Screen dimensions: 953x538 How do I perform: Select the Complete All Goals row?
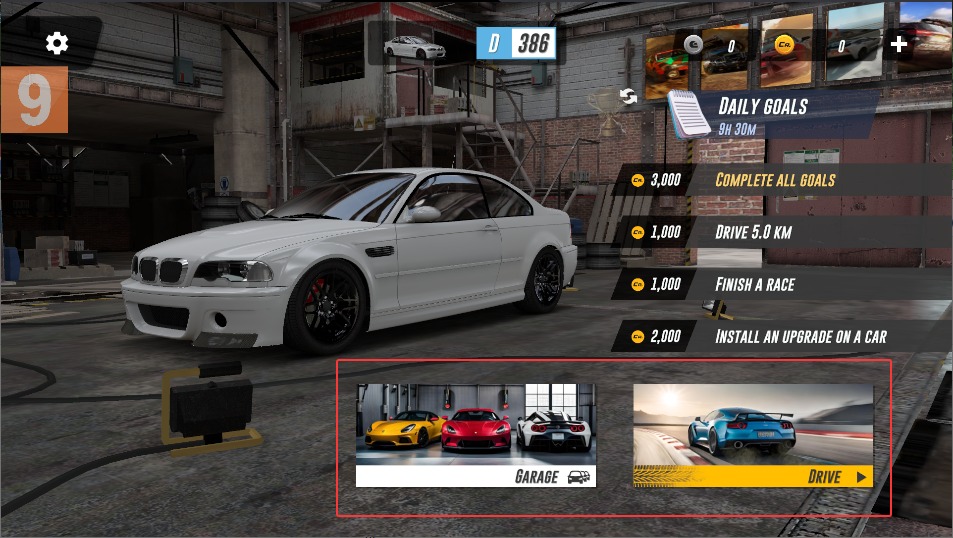click(x=775, y=180)
